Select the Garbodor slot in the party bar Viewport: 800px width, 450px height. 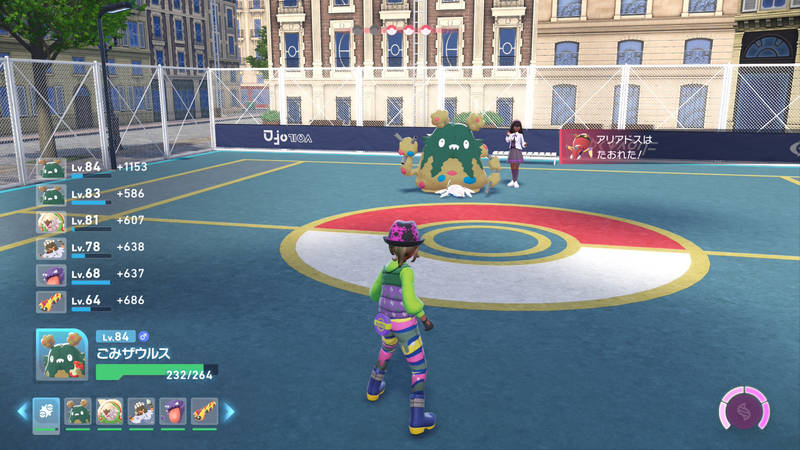78,410
